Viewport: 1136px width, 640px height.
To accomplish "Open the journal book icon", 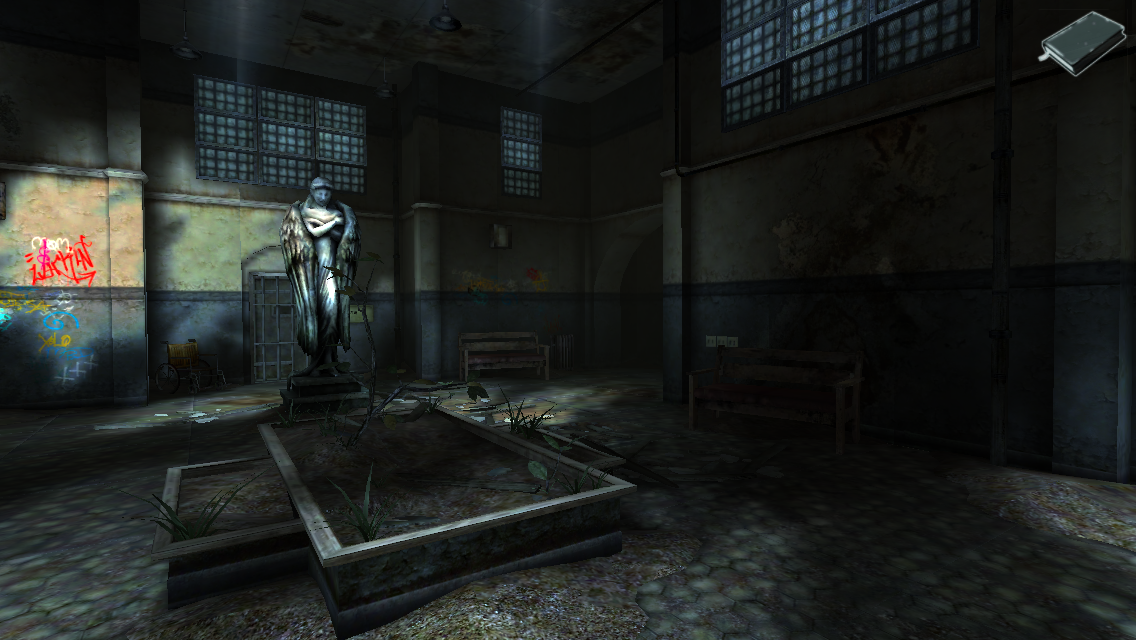I will click(1082, 42).
